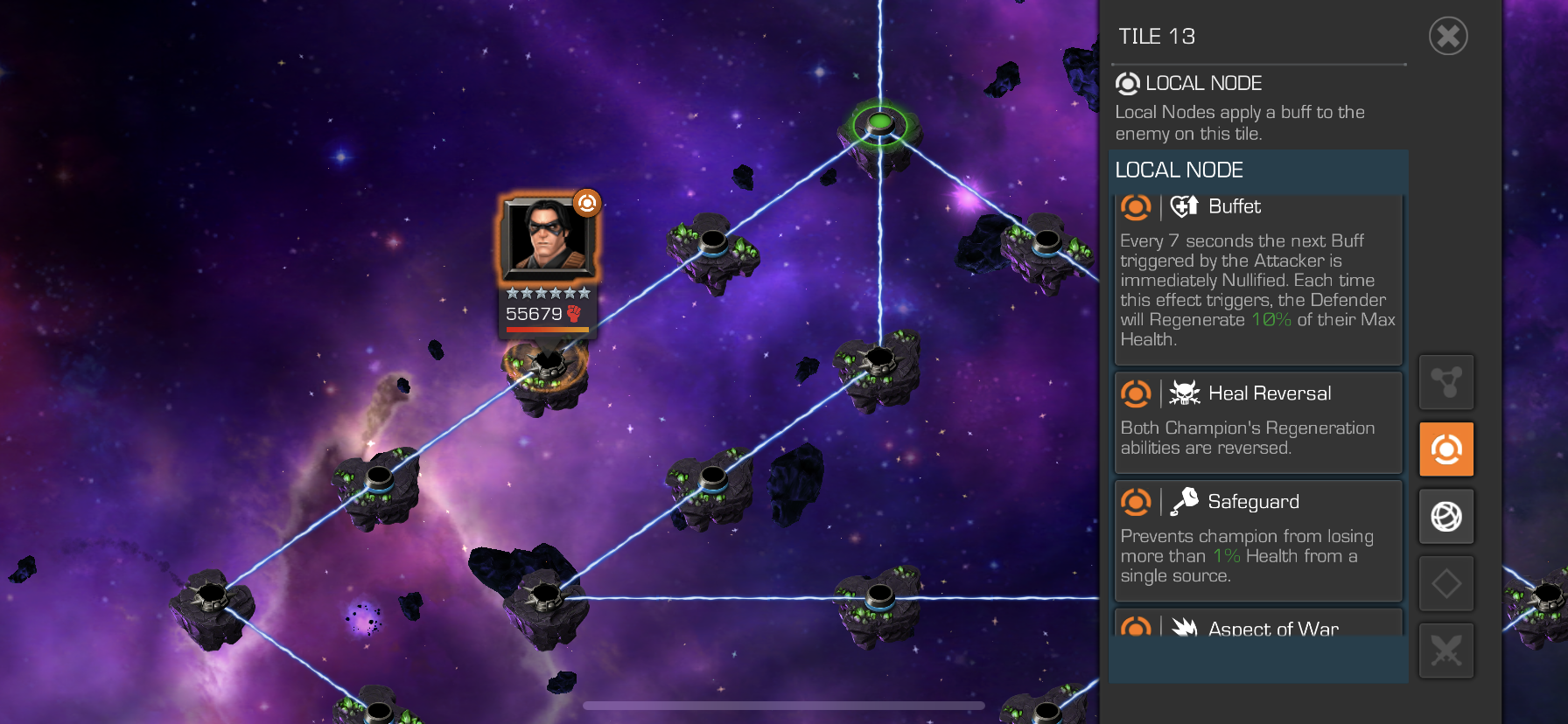Switch to the orange Local Node tab
The image size is (1568, 724).
(x=1446, y=449)
